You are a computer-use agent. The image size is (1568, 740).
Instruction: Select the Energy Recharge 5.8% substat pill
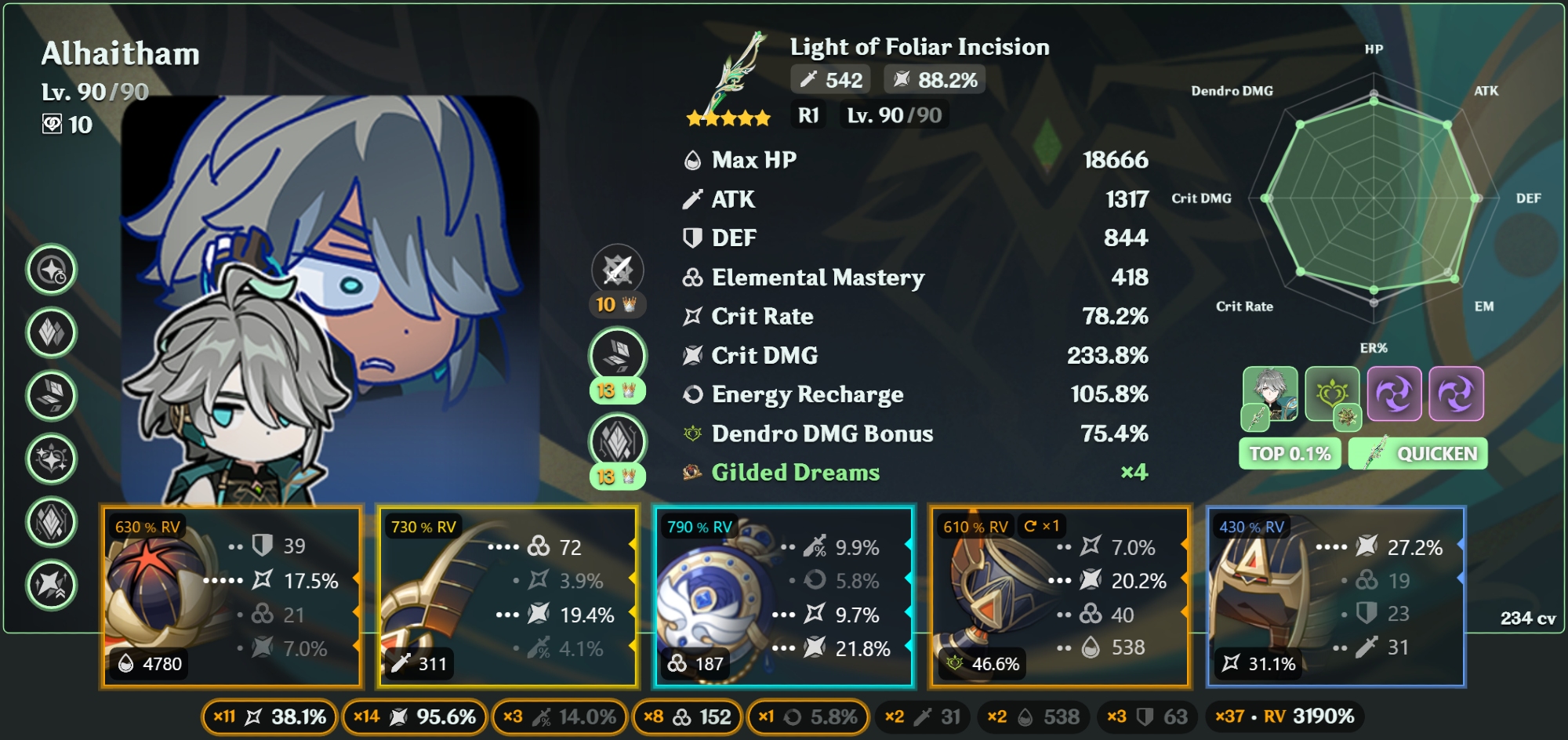coord(808,717)
